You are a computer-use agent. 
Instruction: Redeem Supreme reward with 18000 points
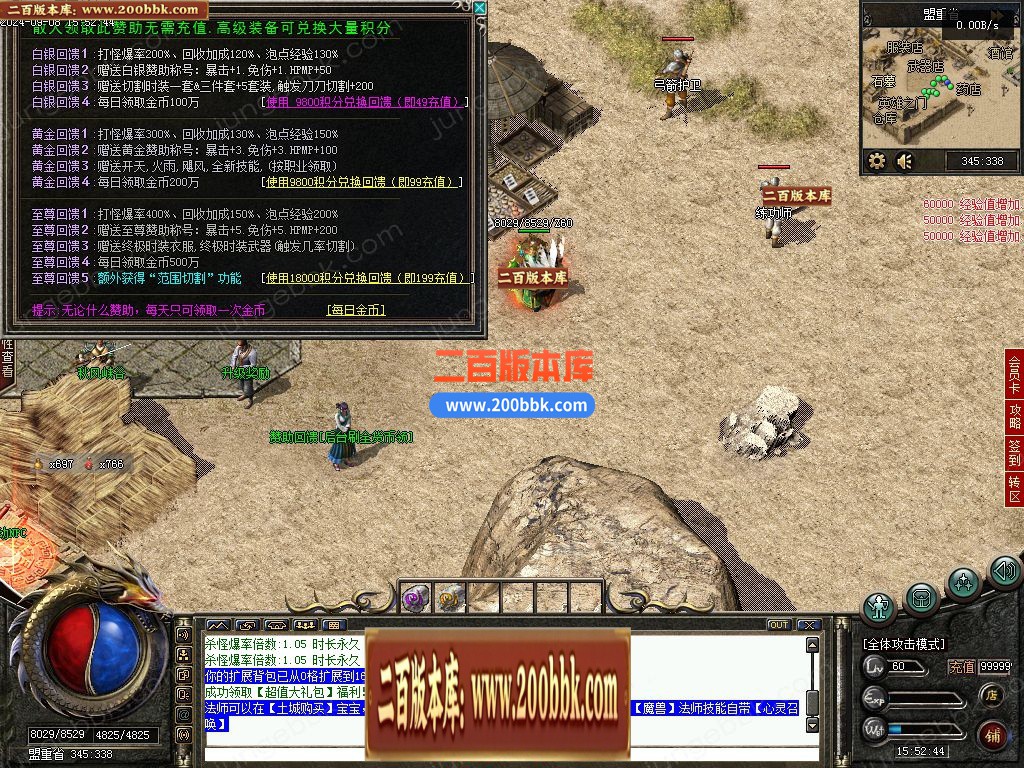pos(365,278)
